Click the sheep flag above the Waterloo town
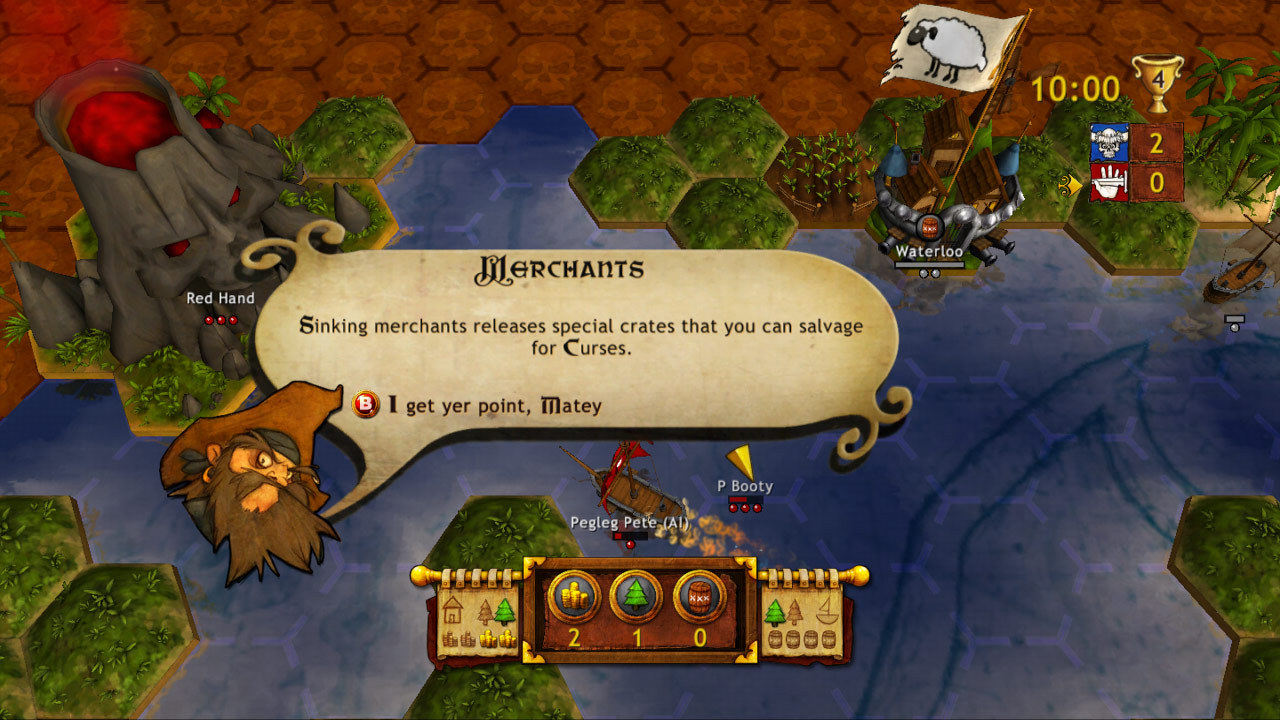The image size is (1280, 720). click(x=943, y=45)
